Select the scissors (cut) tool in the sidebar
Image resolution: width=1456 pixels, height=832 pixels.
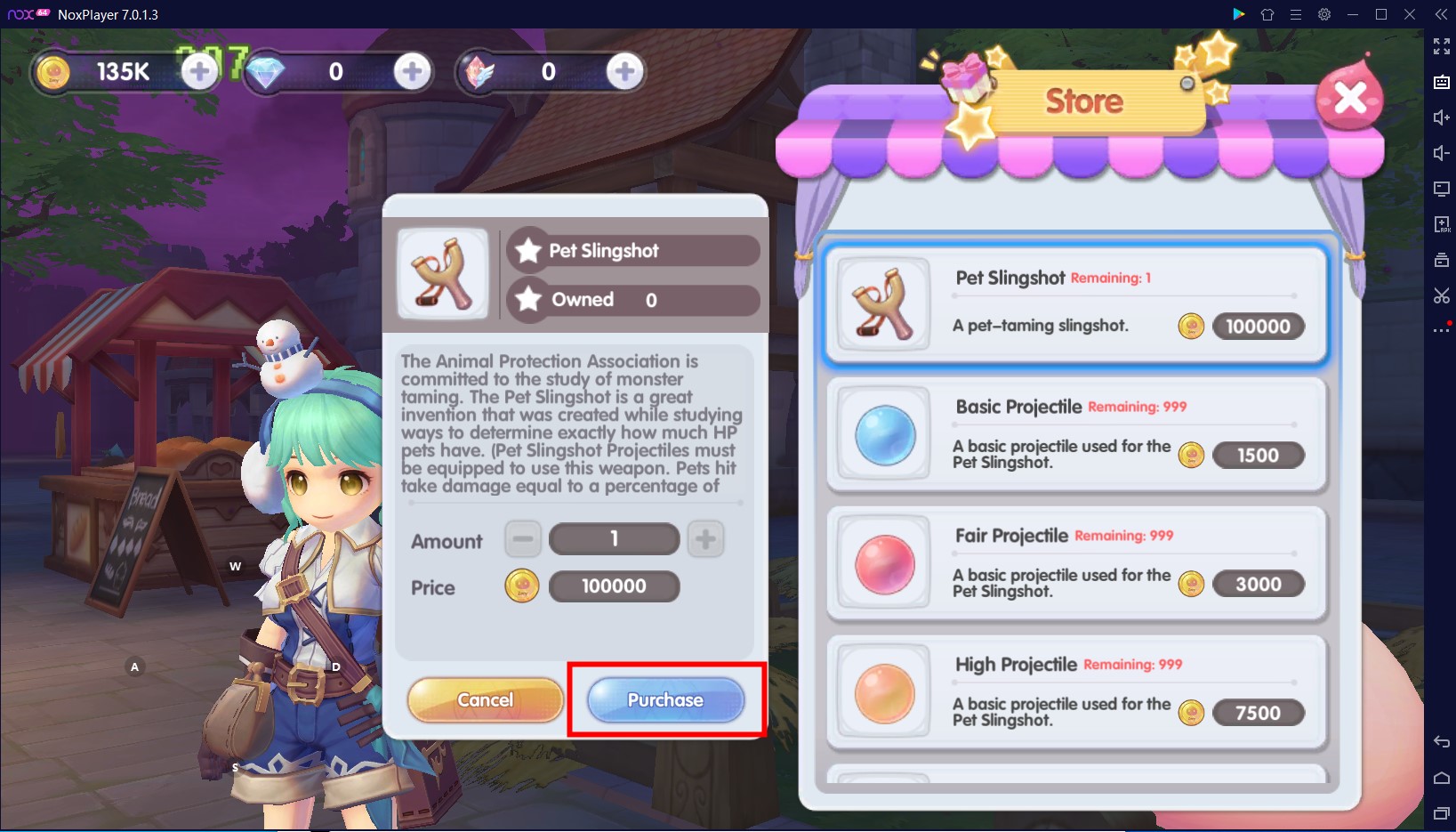click(x=1443, y=295)
